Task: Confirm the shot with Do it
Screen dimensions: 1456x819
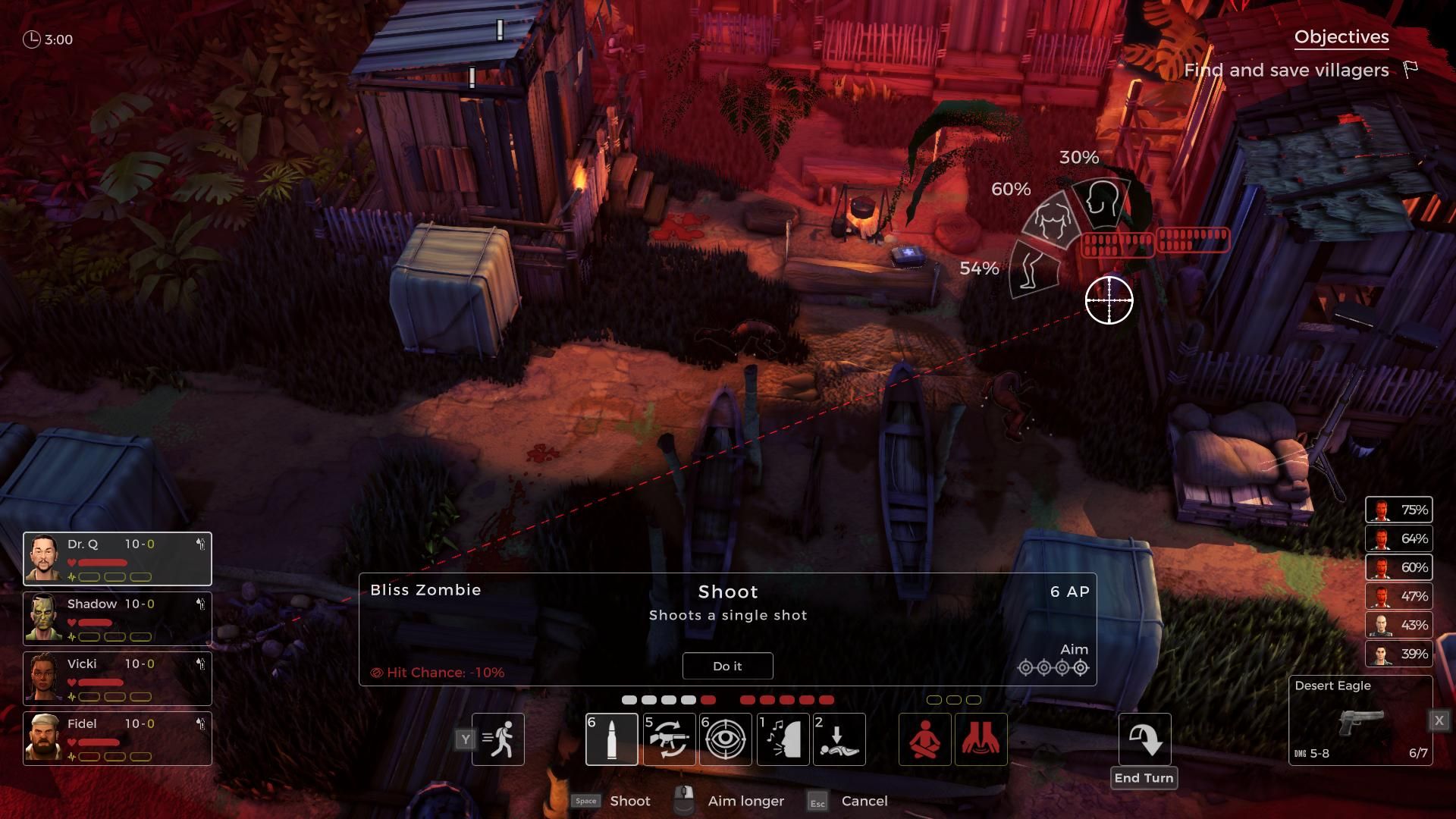Action: [x=727, y=666]
